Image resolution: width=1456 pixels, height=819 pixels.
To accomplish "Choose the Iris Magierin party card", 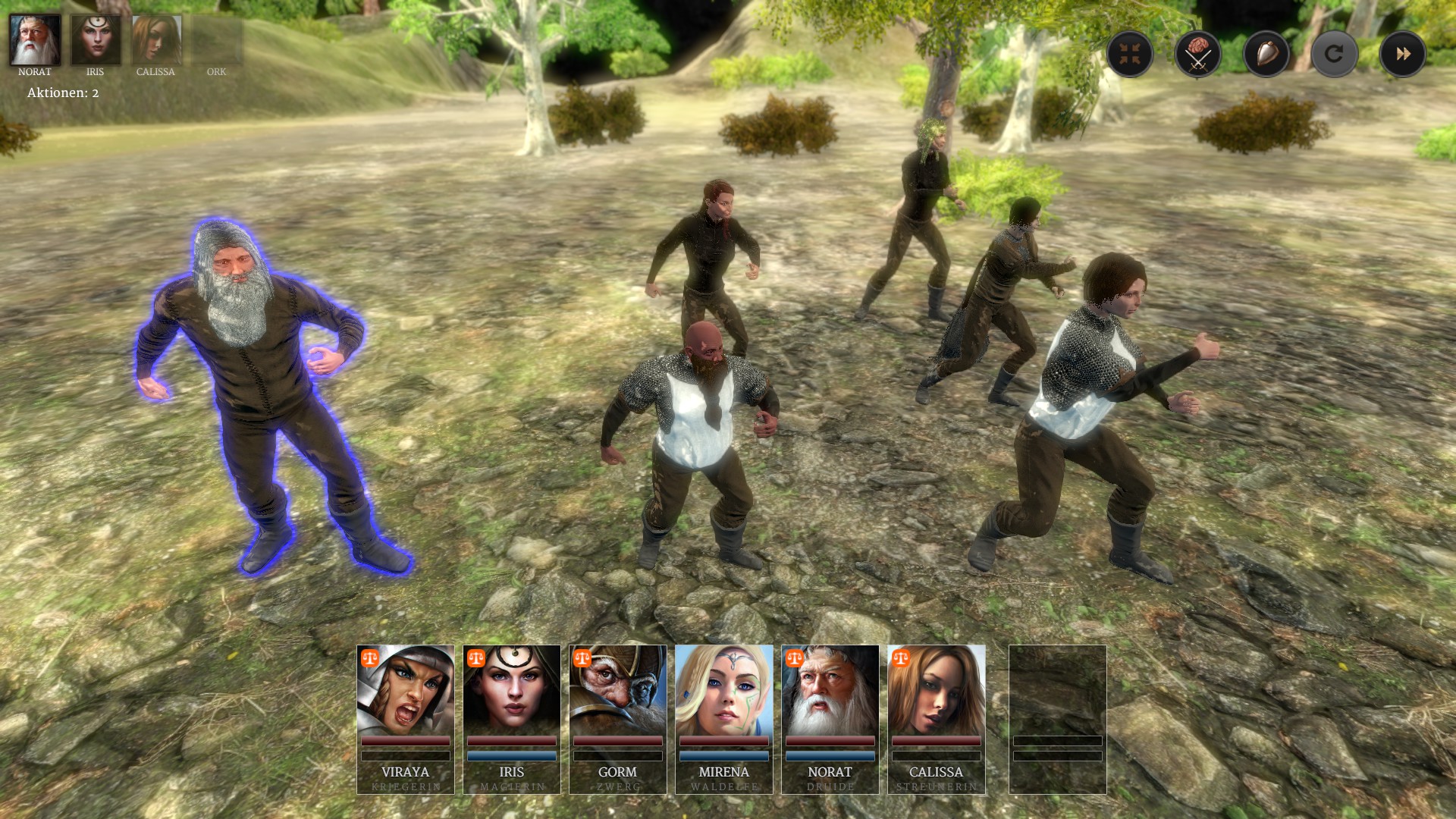I will point(512,719).
